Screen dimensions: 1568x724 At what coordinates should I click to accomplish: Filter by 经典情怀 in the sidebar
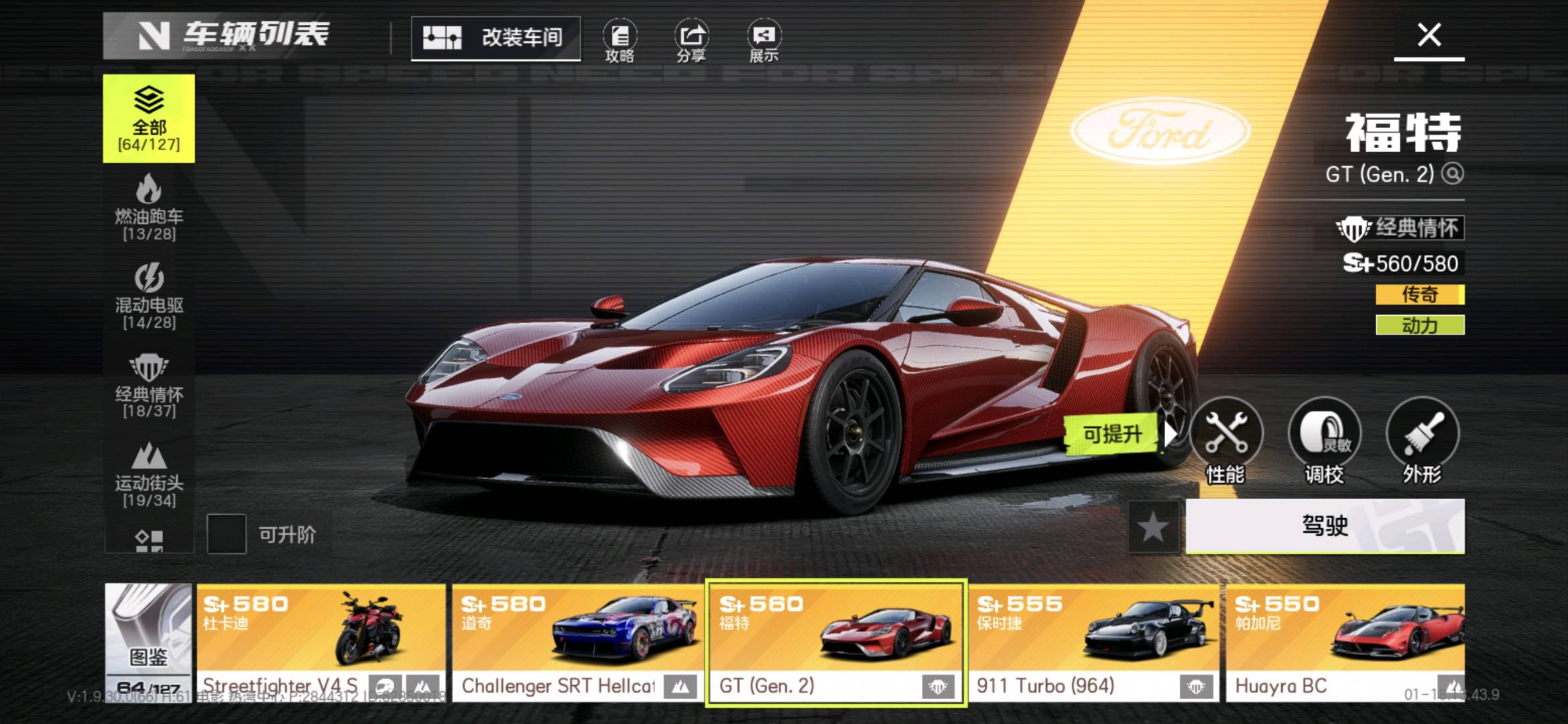149,385
